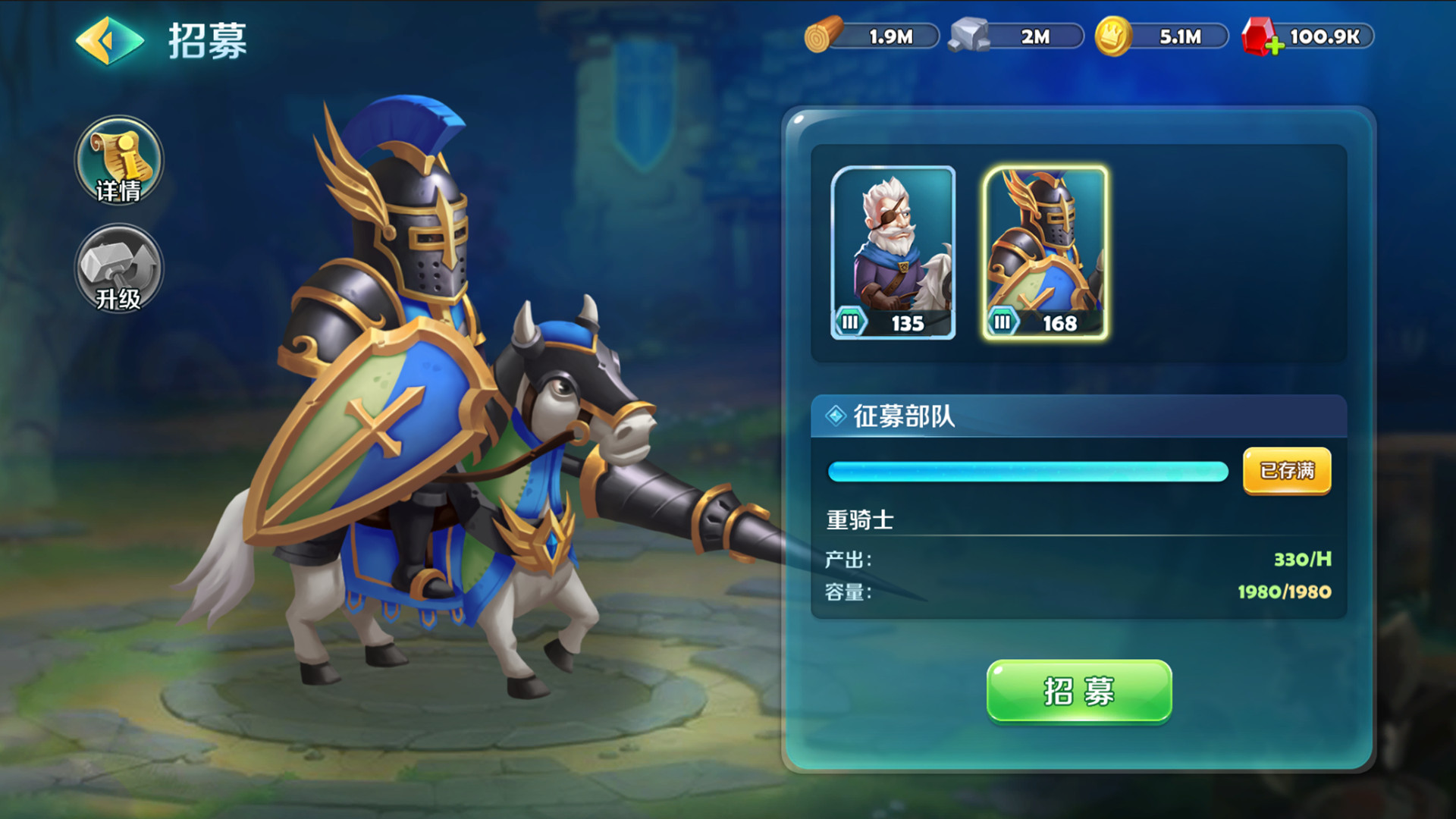Screen dimensions: 1456x819
Task: Select the eyepatch veteran unit portrait
Action: click(x=893, y=243)
